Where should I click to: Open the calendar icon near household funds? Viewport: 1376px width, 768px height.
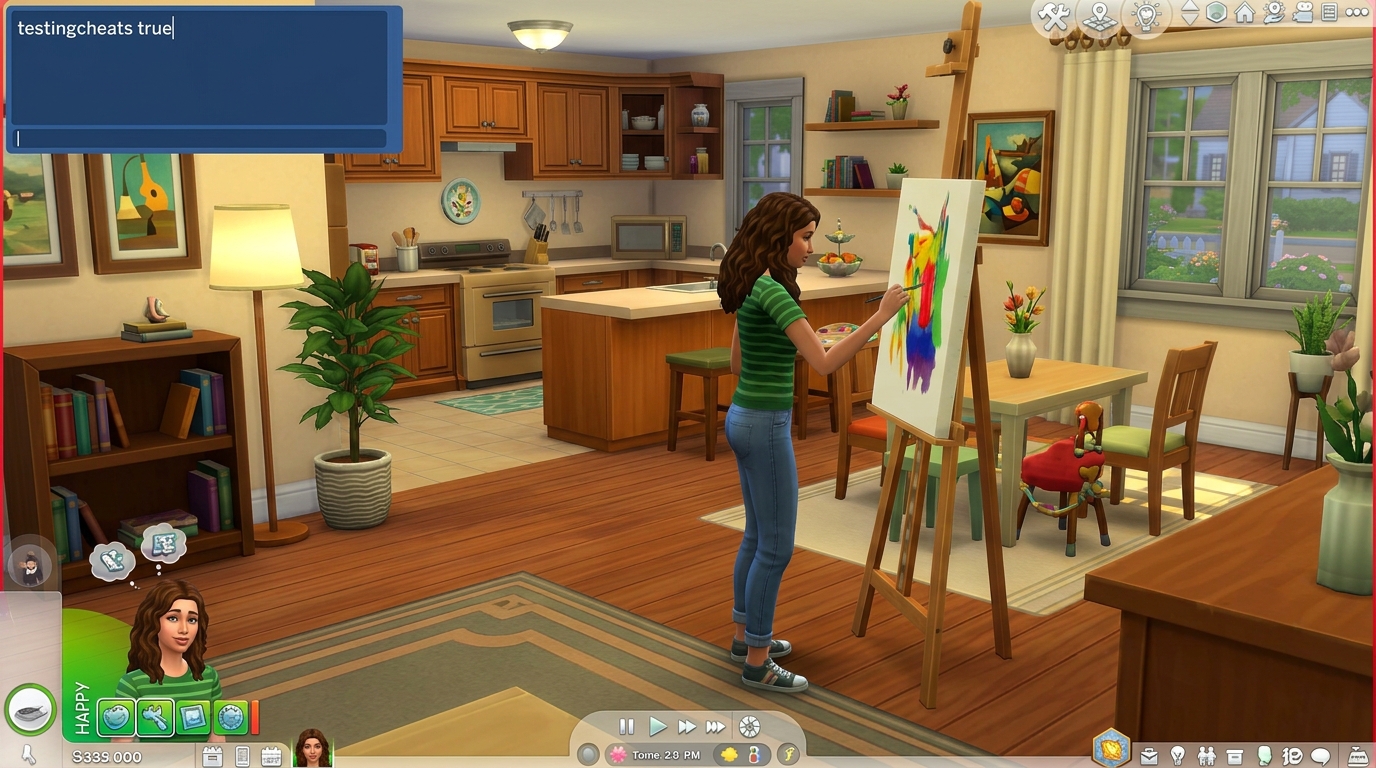pyautogui.click(x=272, y=756)
